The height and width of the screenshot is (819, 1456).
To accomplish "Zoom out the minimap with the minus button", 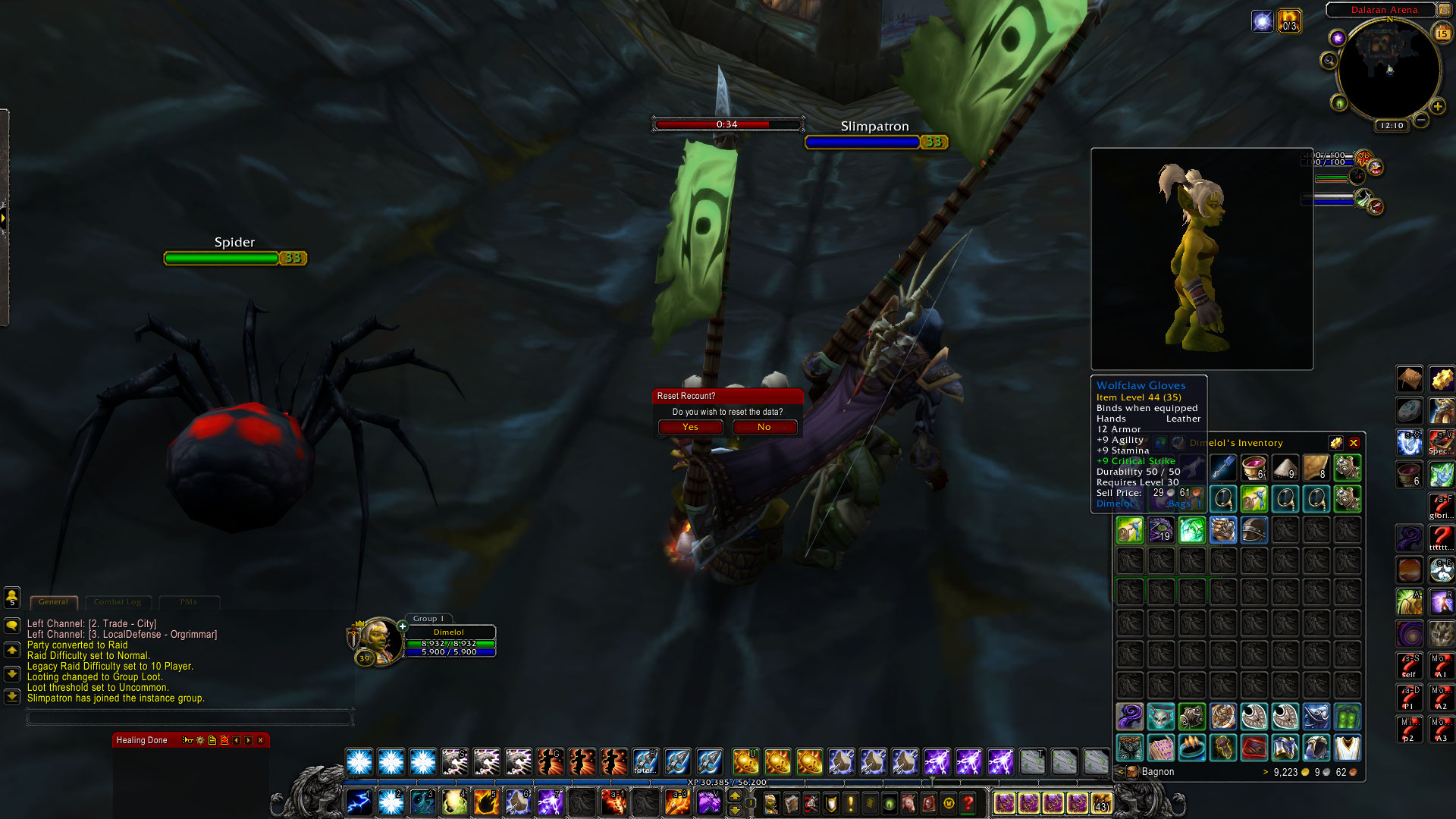I will 1421,120.
